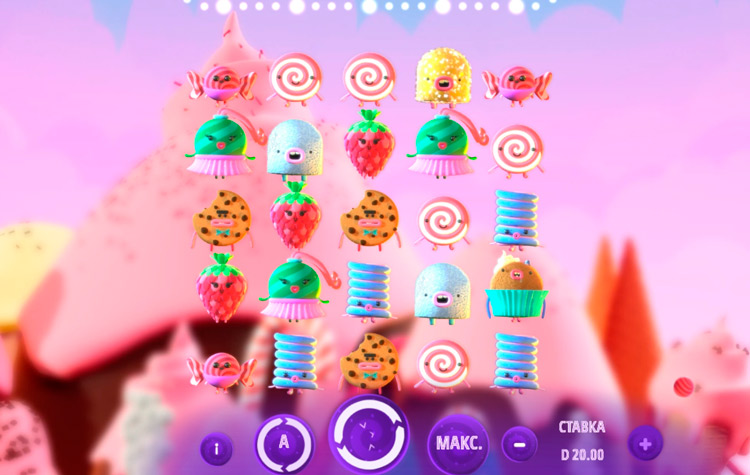Spin the reels with the large button
The image size is (750, 475).
(x=369, y=437)
